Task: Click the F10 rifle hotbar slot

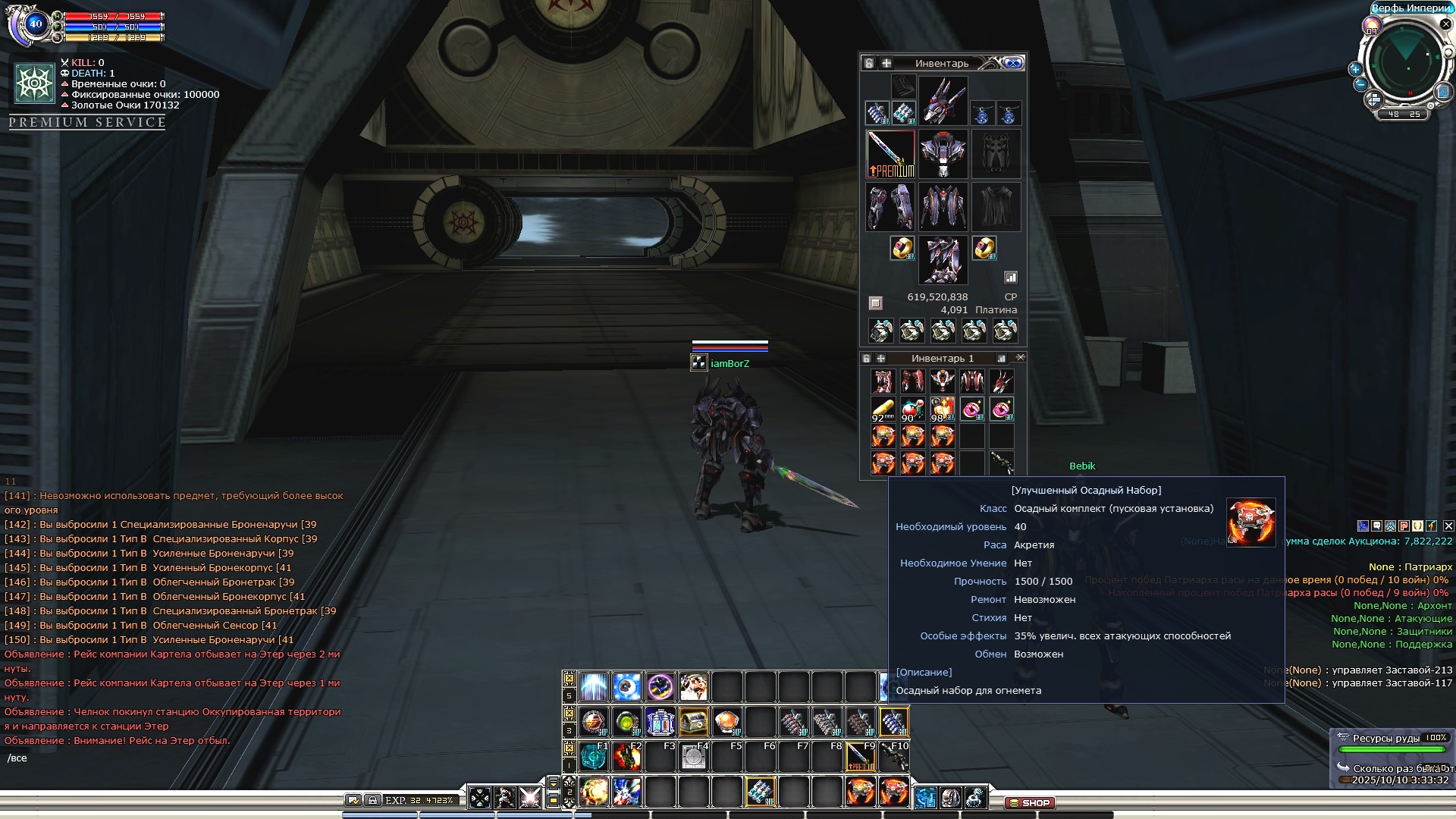Action: pyautogui.click(x=894, y=756)
